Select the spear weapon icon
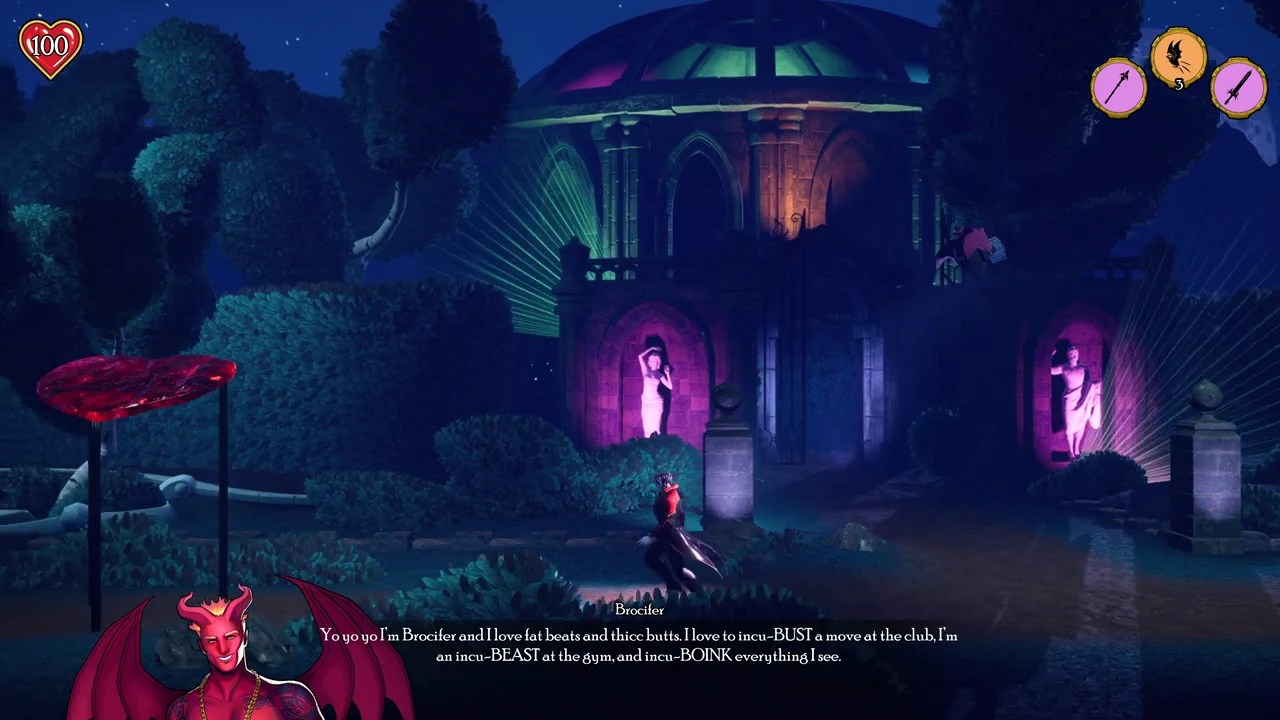 click(1119, 87)
